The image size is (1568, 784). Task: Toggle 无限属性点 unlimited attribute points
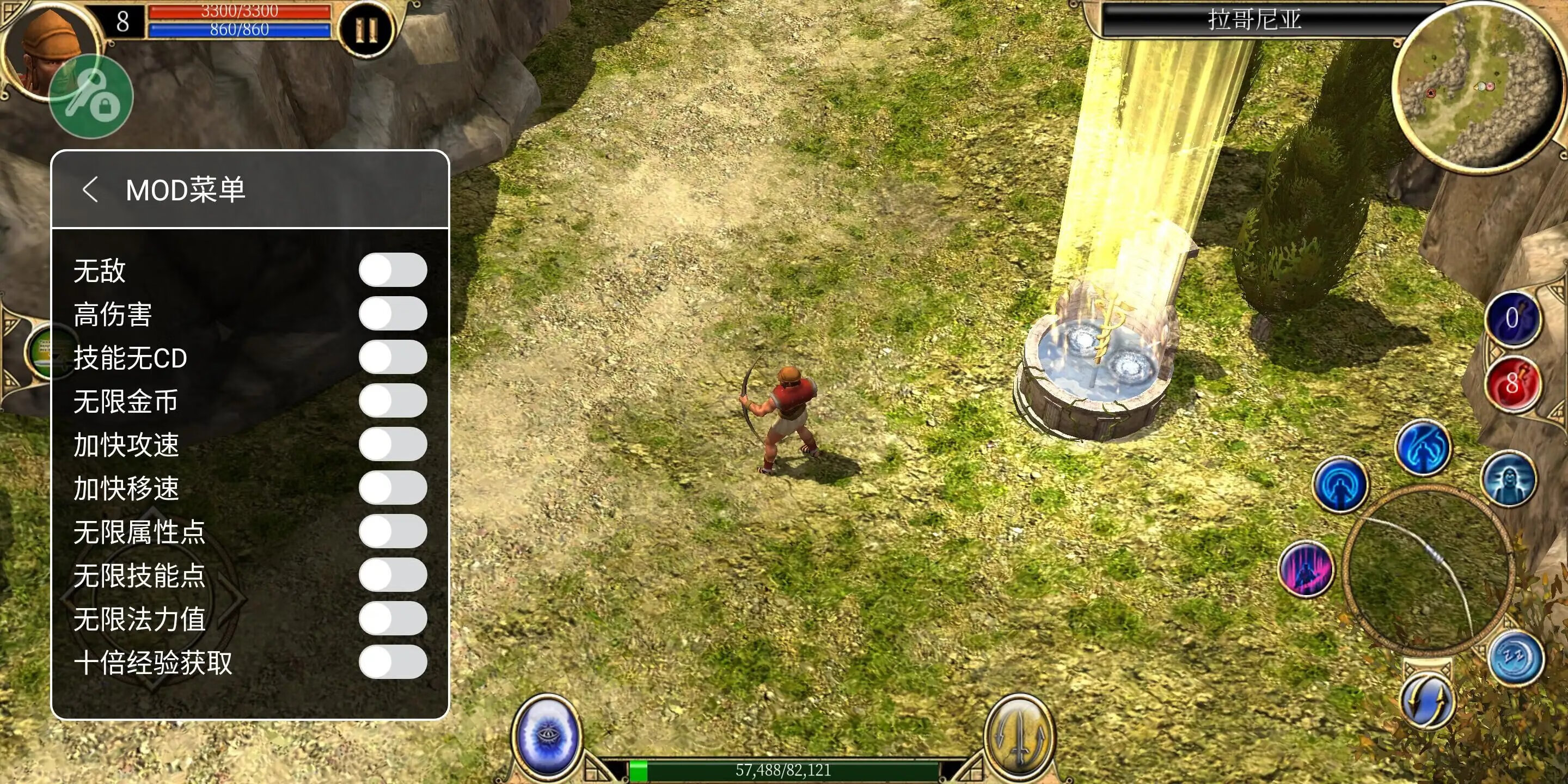393,531
